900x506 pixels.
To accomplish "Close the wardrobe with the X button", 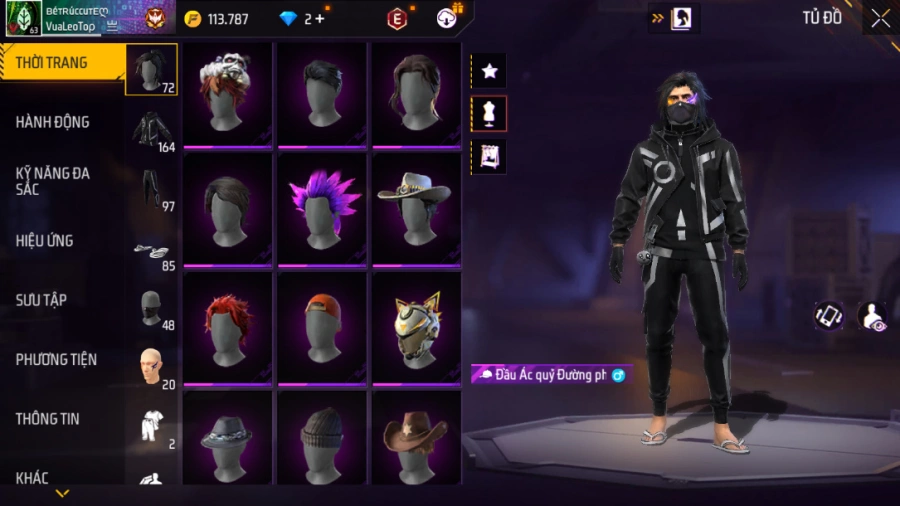I will point(880,18).
